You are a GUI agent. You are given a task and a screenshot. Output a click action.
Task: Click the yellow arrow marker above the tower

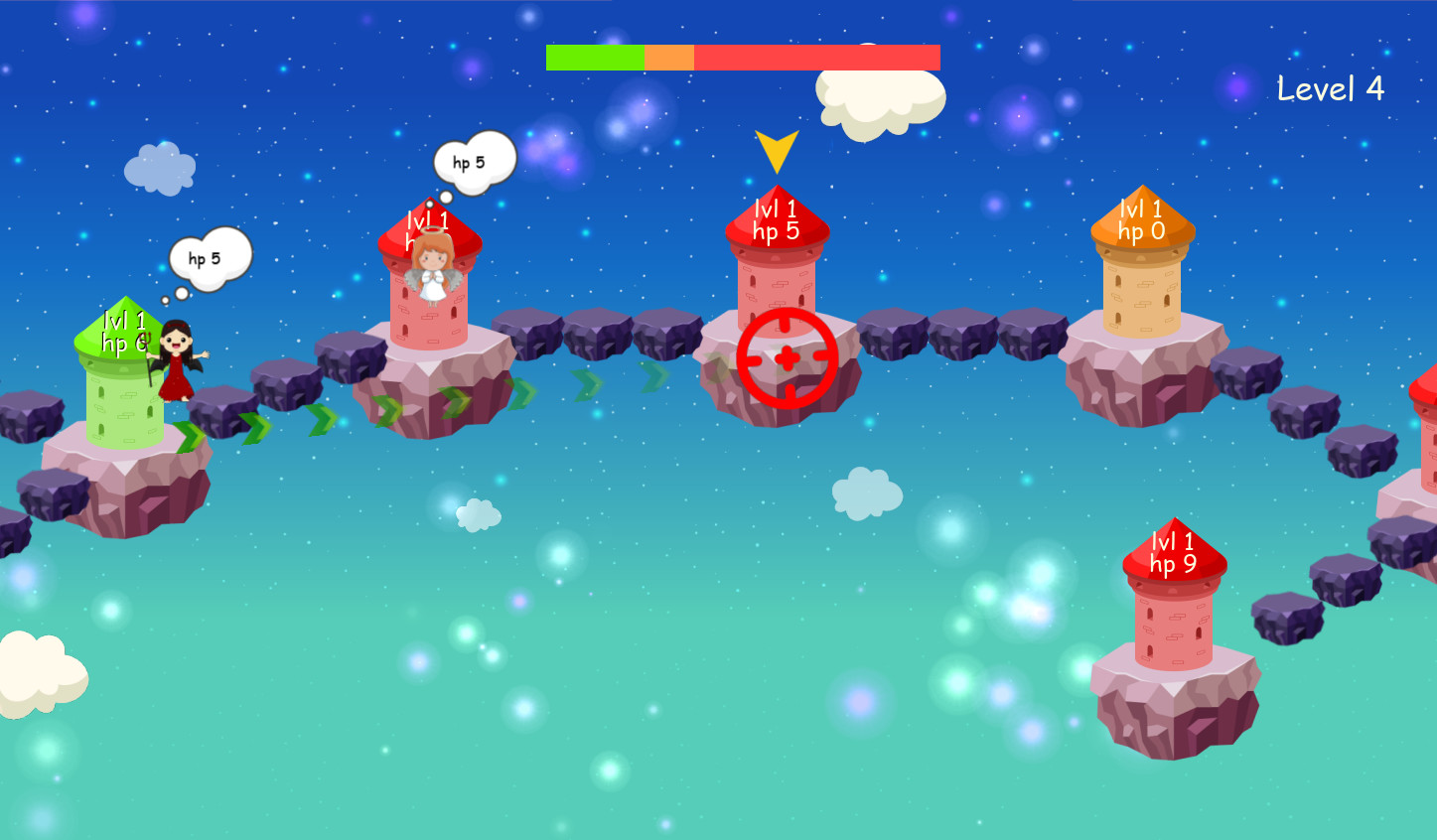coord(779,149)
